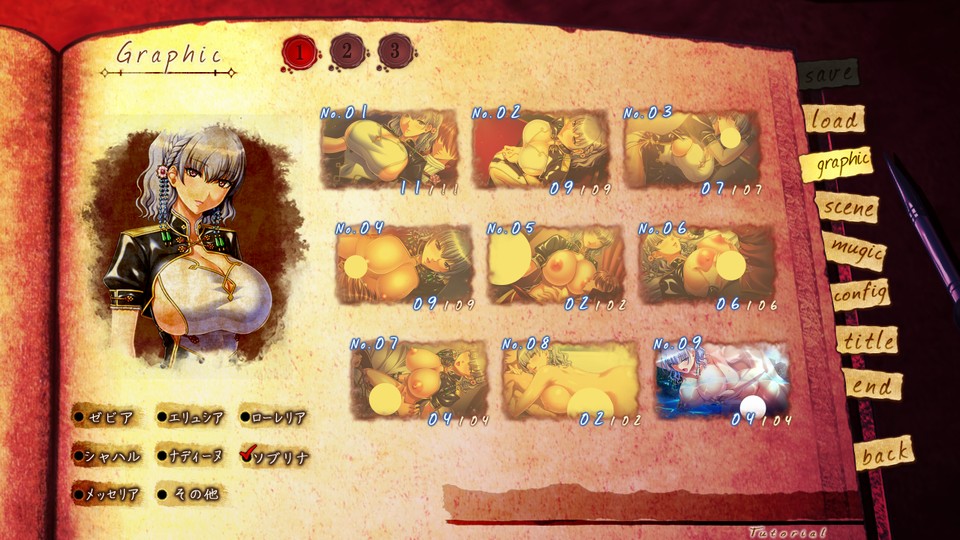Filter by character シャハル
Image resolution: width=960 pixels, height=540 pixels.
104,456
